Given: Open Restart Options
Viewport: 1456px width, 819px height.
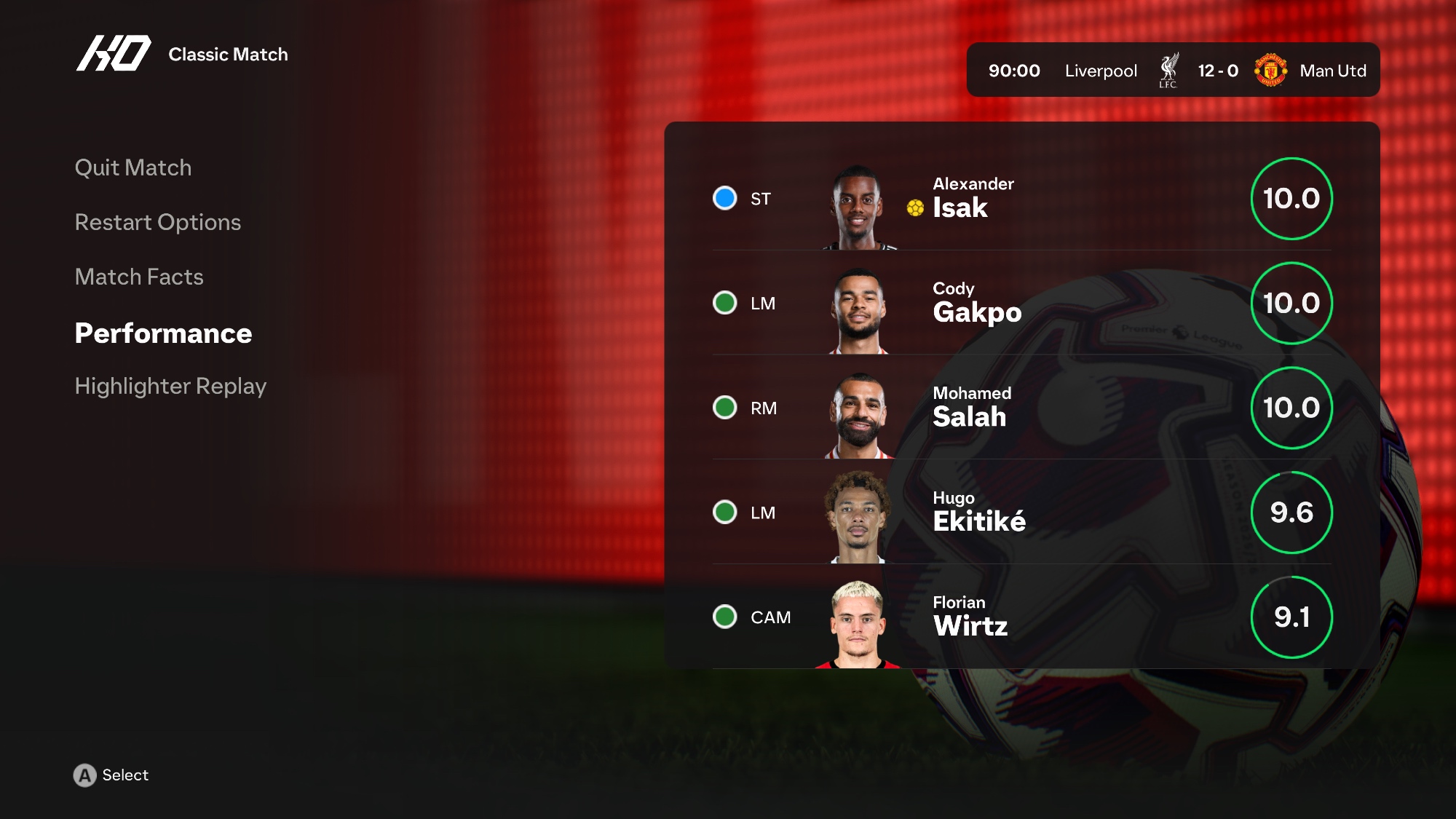Looking at the screenshot, I should pos(157,222).
